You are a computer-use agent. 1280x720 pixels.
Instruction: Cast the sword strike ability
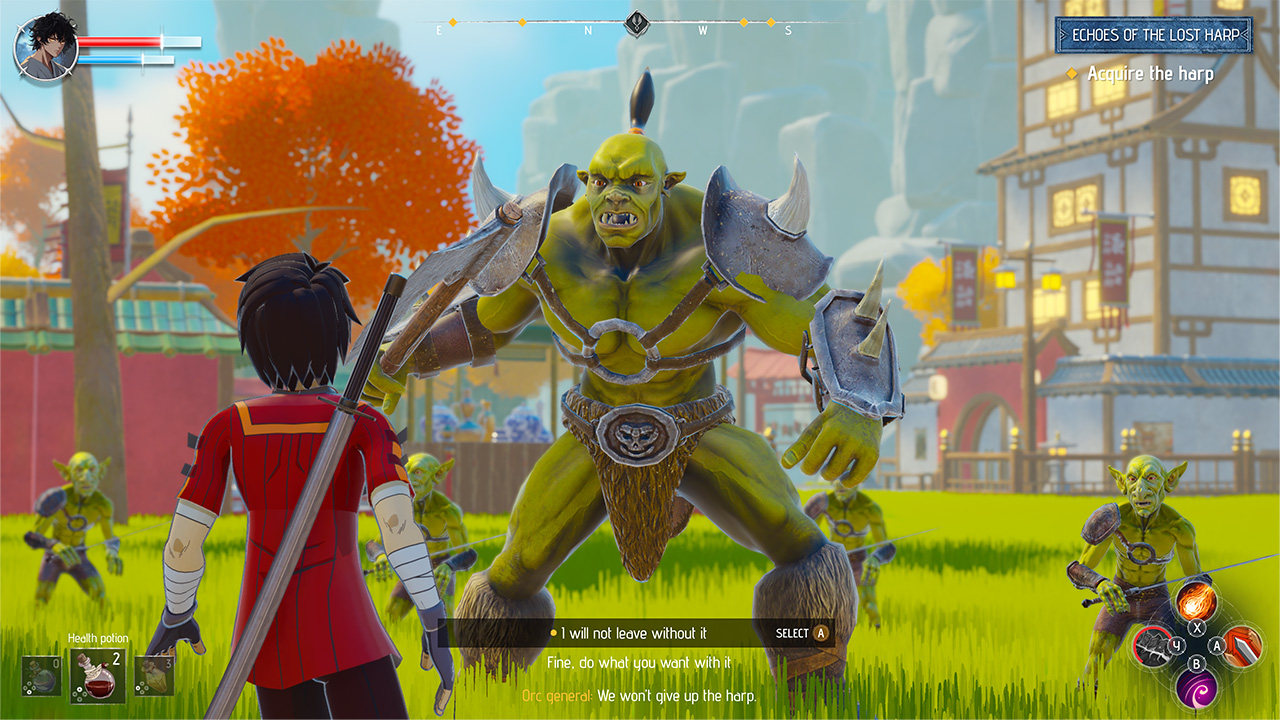click(1243, 646)
